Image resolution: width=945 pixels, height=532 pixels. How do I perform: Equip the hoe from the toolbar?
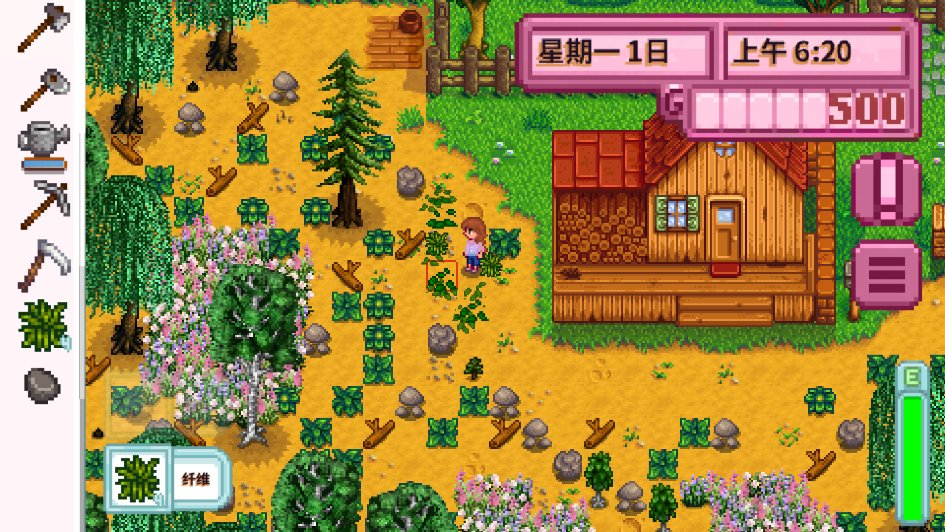click(x=41, y=89)
